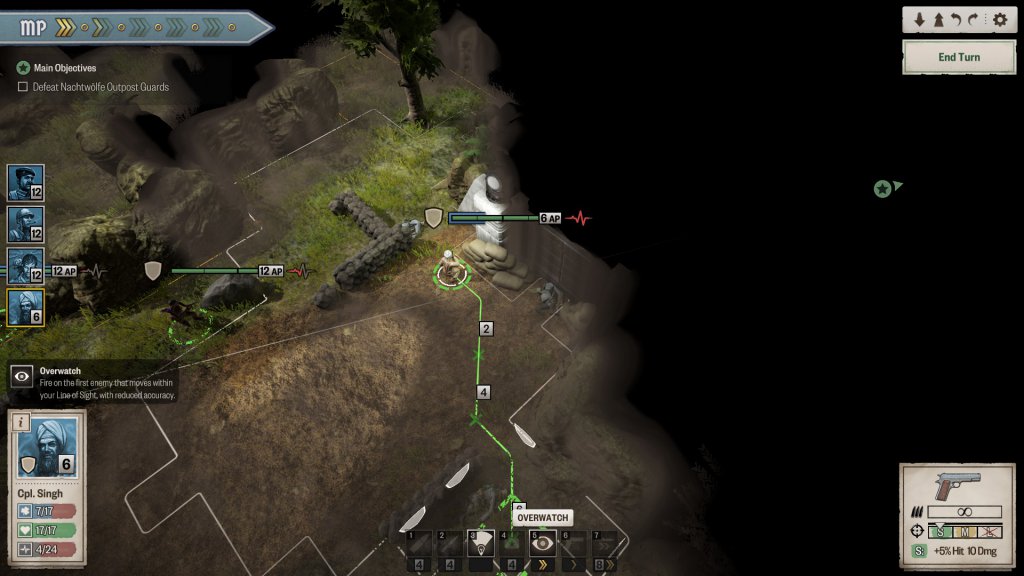Select the second squad member with helmet
Viewport: 1024px width, 576px height.
tap(25, 224)
